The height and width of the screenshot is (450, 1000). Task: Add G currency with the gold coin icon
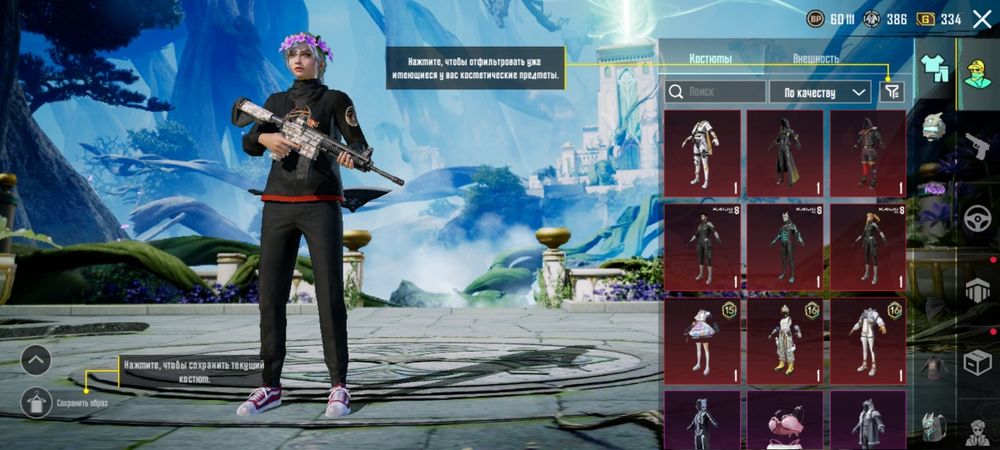point(926,19)
